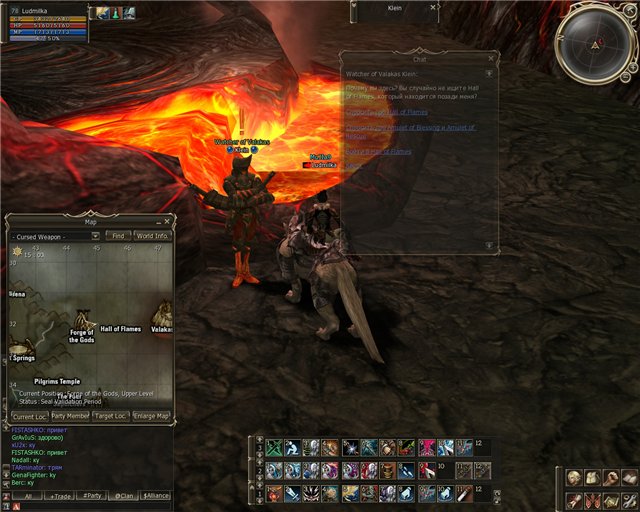
Task: Select the Alliance chat tab
Action: (156, 496)
